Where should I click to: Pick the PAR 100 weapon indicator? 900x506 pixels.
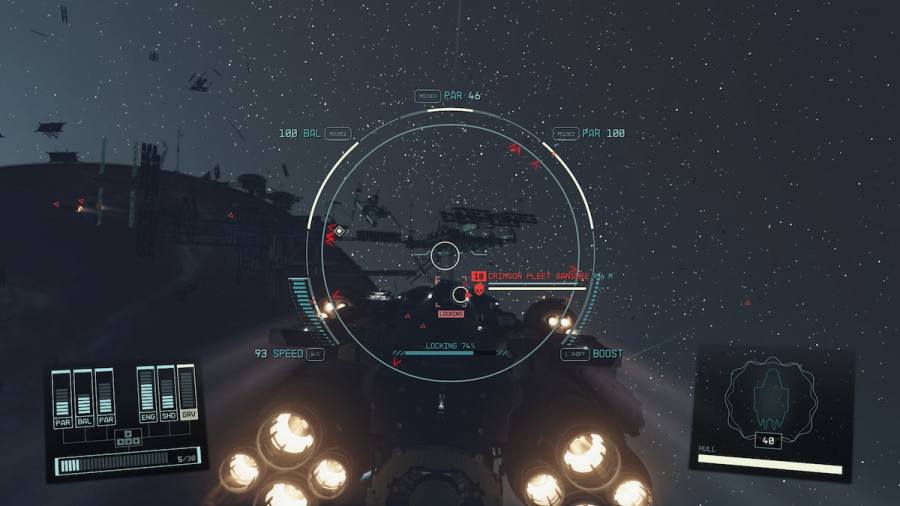pos(603,133)
